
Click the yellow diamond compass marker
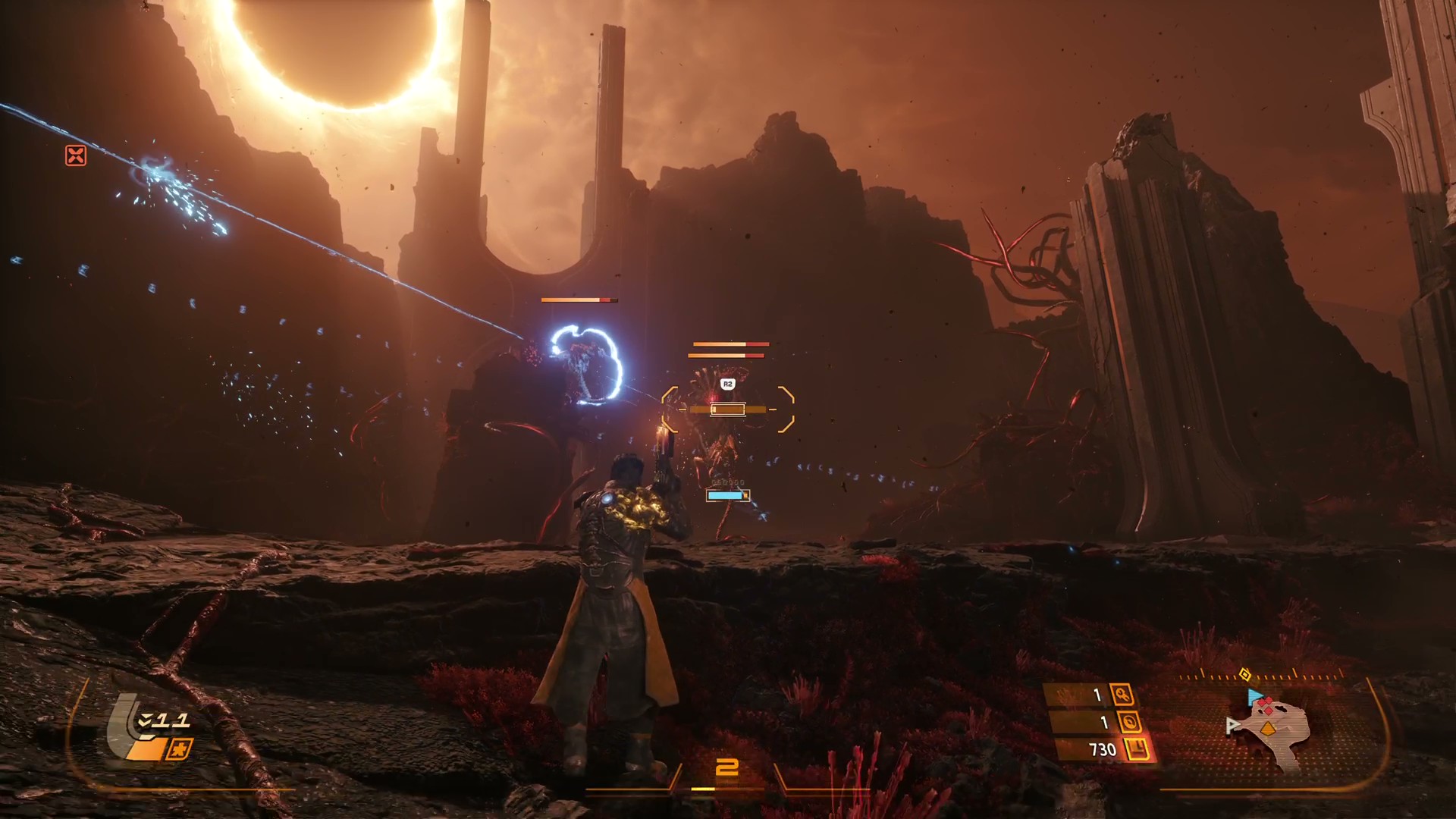tap(1244, 674)
